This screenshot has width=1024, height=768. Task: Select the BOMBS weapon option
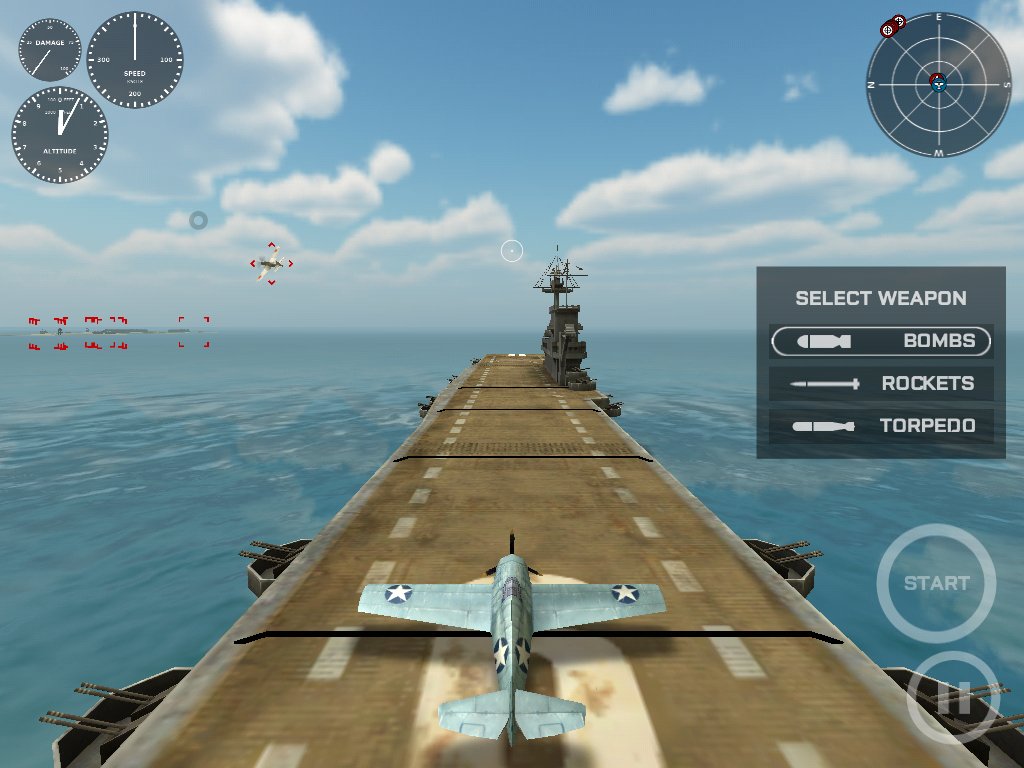point(881,341)
